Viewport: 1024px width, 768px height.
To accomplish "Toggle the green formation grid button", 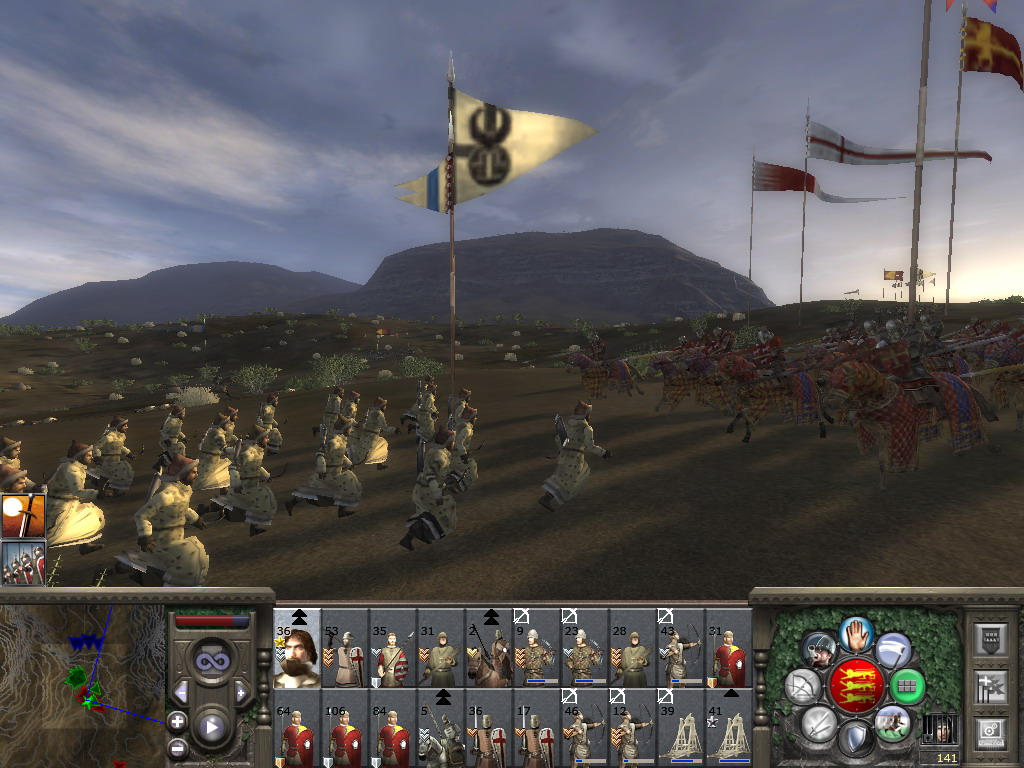I will [x=908, y=686].
